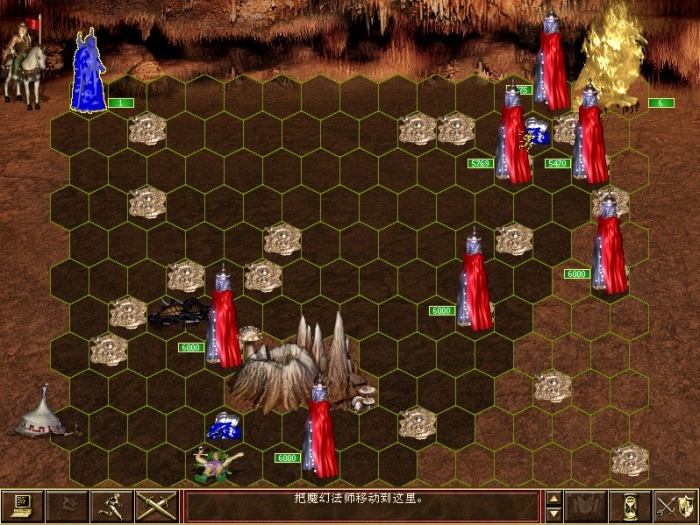Retreat using the running man button
Image resolution: width=700 pixels, height=525 pixels.
(113, 505)
